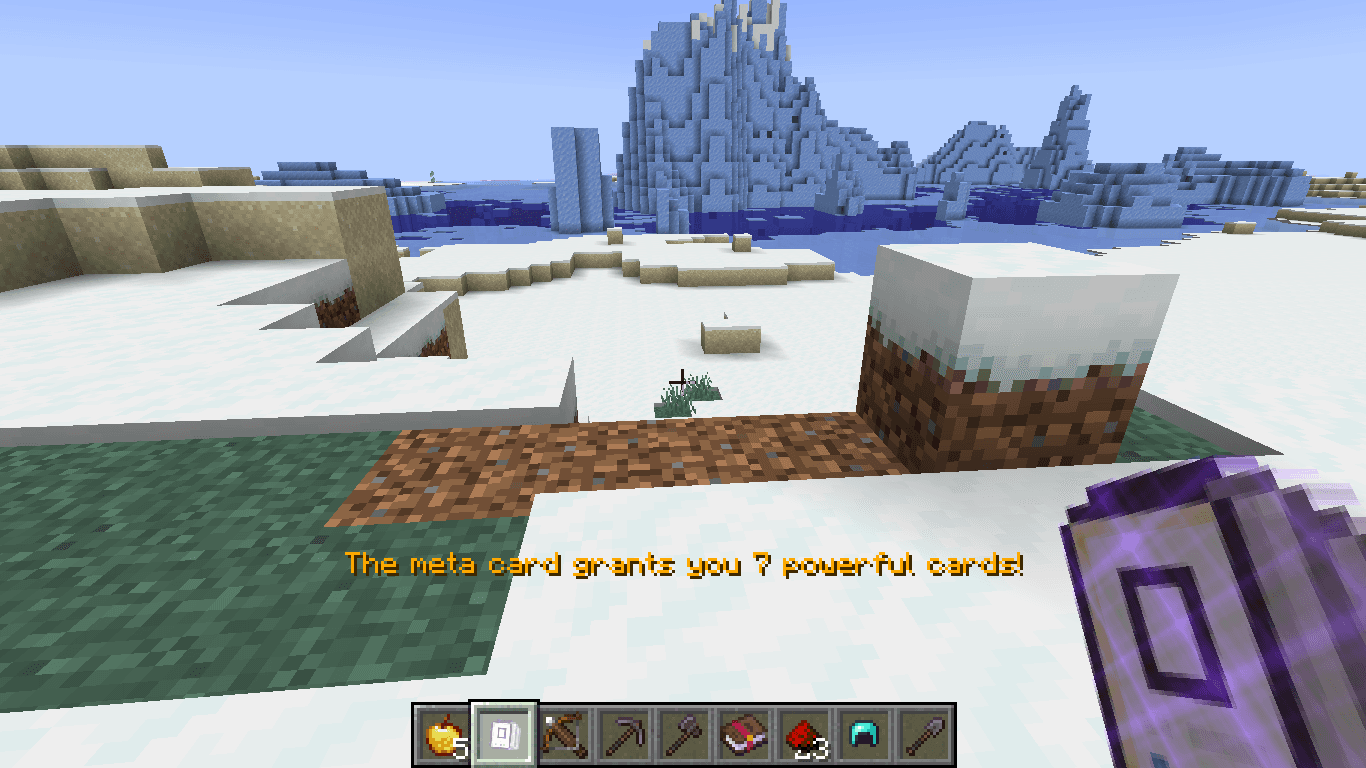Equip the crossbow from the hotbar
Viewport: 1366px width, 768px height.
564,737
